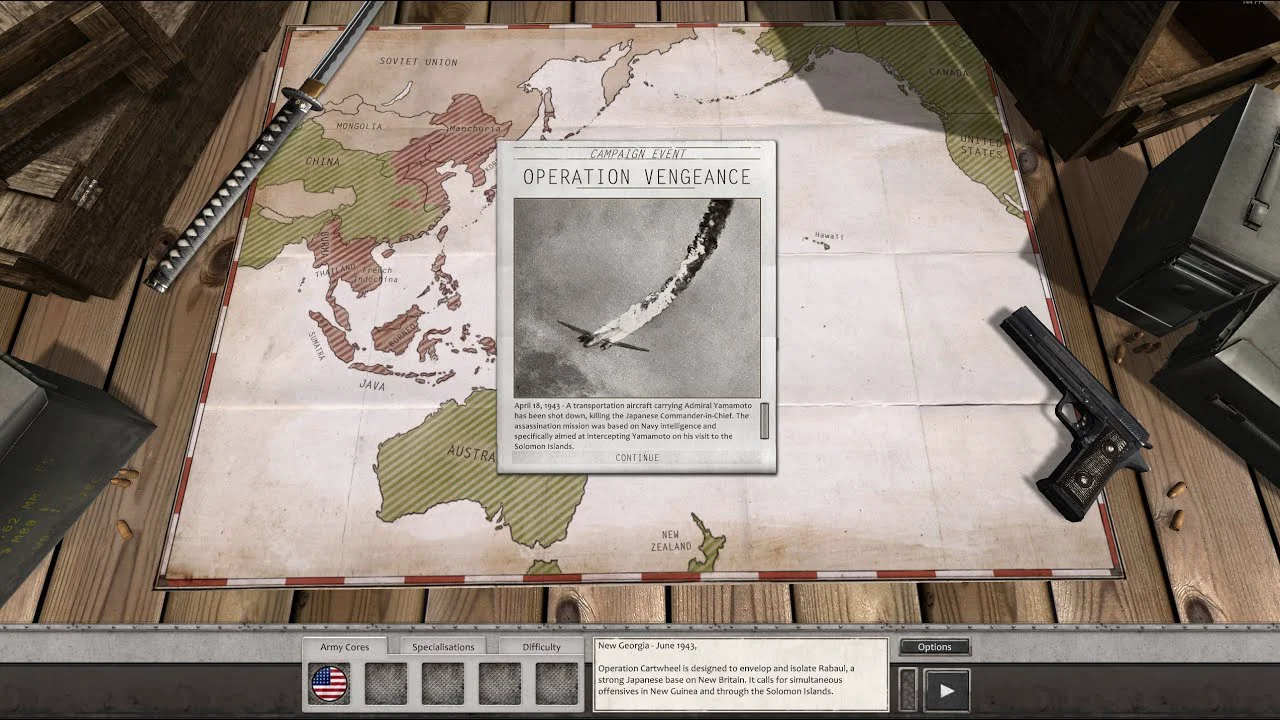The image size is (1280, 720).
Task: Switch to the Specialisations tab
Action: point(443,647)
